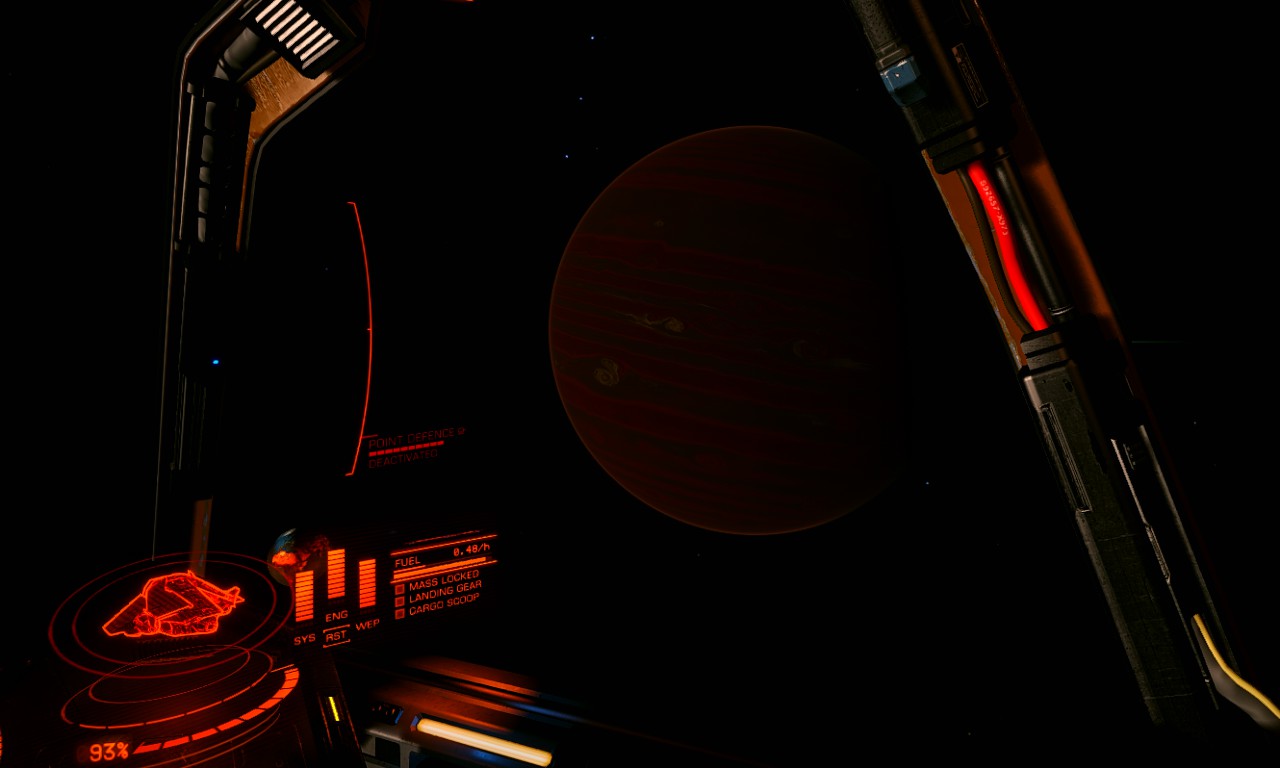
Task: Select the orange ship hologram display
Action: (x=172, y=603)
